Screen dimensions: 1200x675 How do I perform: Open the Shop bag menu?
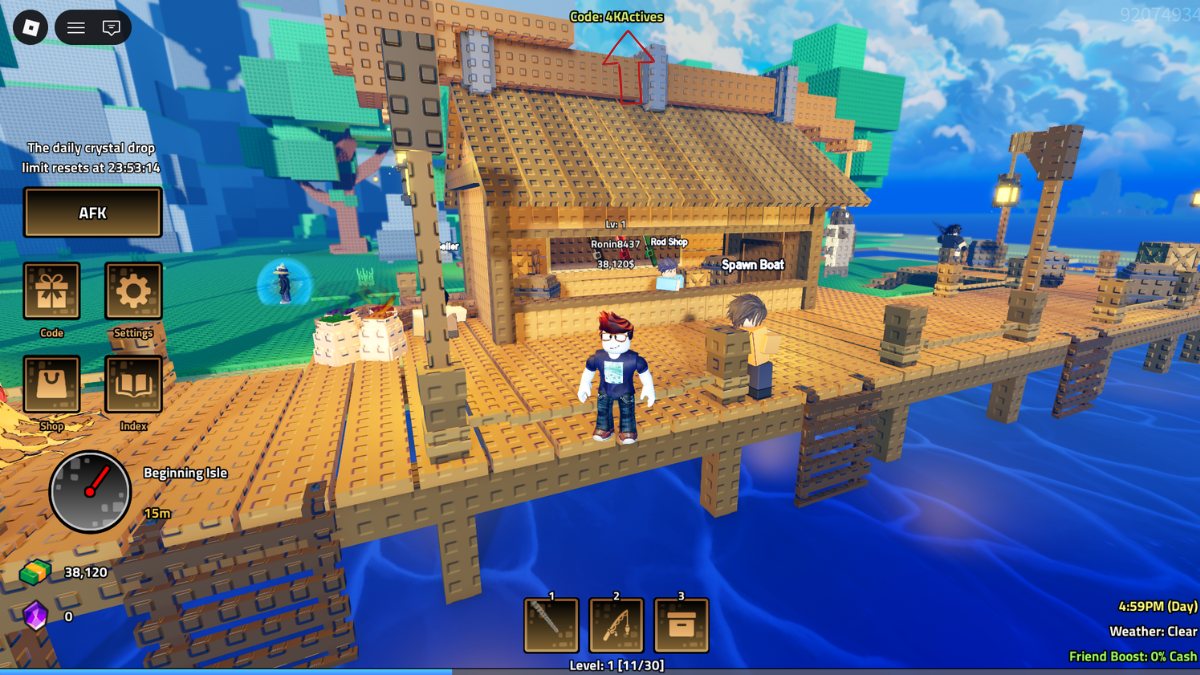pos(52,385)
